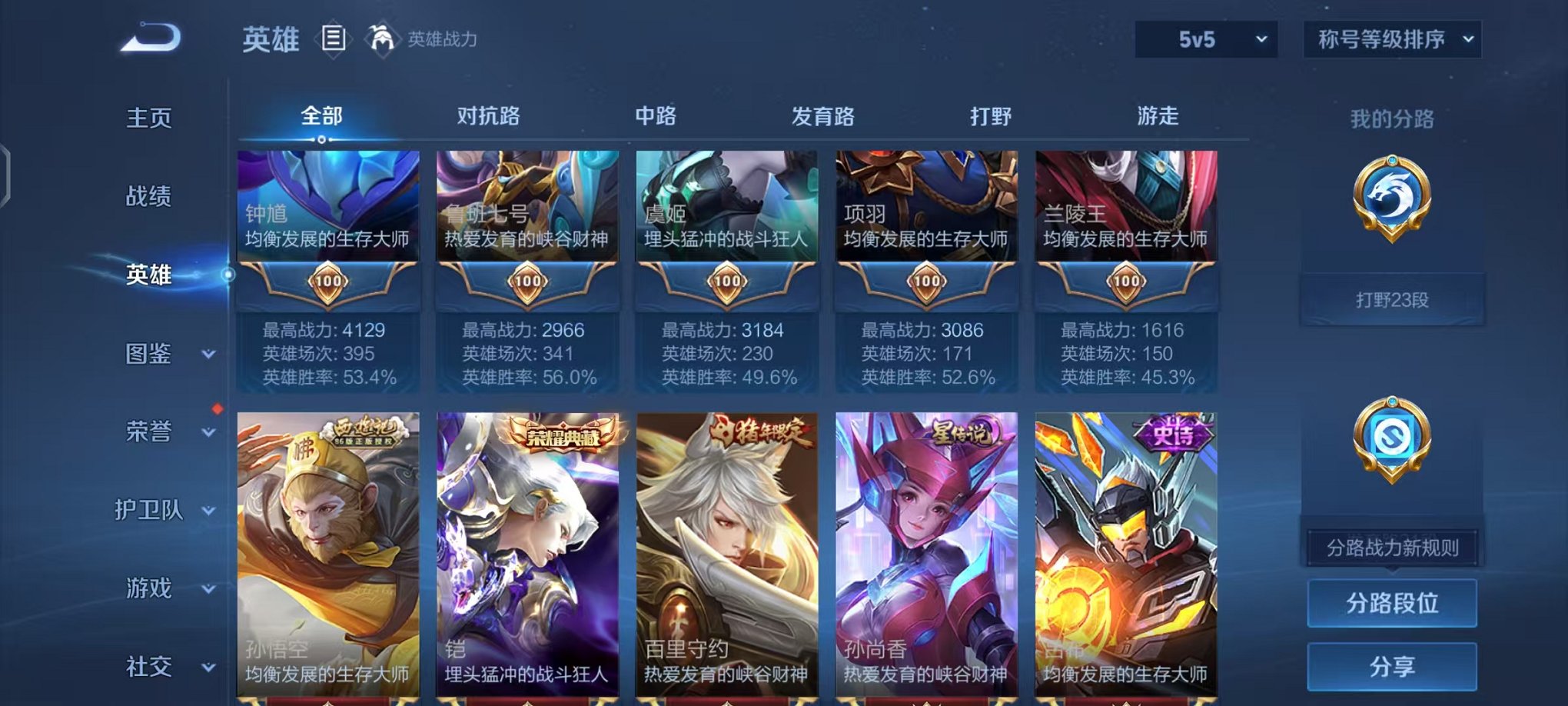Open the 孙悟空 hero card thumbnail
Screen dimensions: 1568x706
coord(328,538)
